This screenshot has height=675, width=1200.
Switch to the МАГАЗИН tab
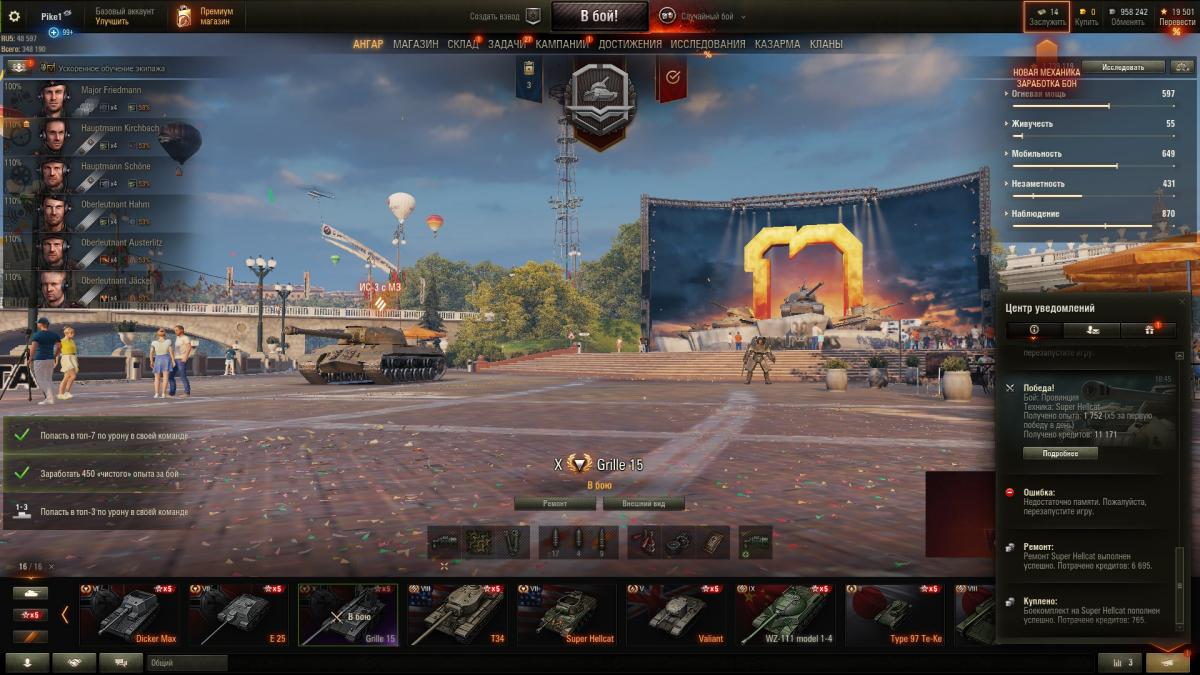[x=415, y=44]
